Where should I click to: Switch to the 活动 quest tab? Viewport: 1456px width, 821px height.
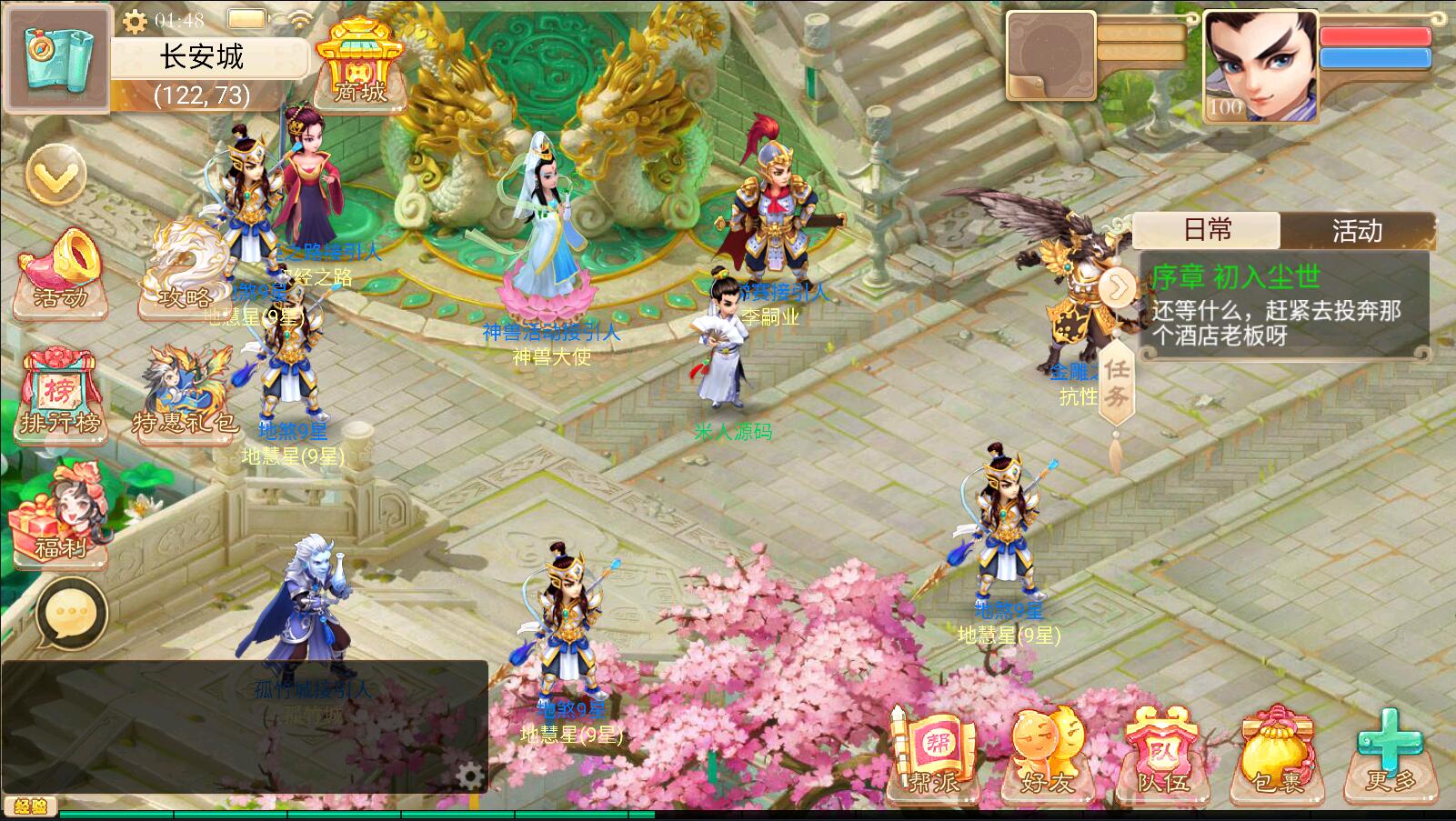pos(1356,231)
